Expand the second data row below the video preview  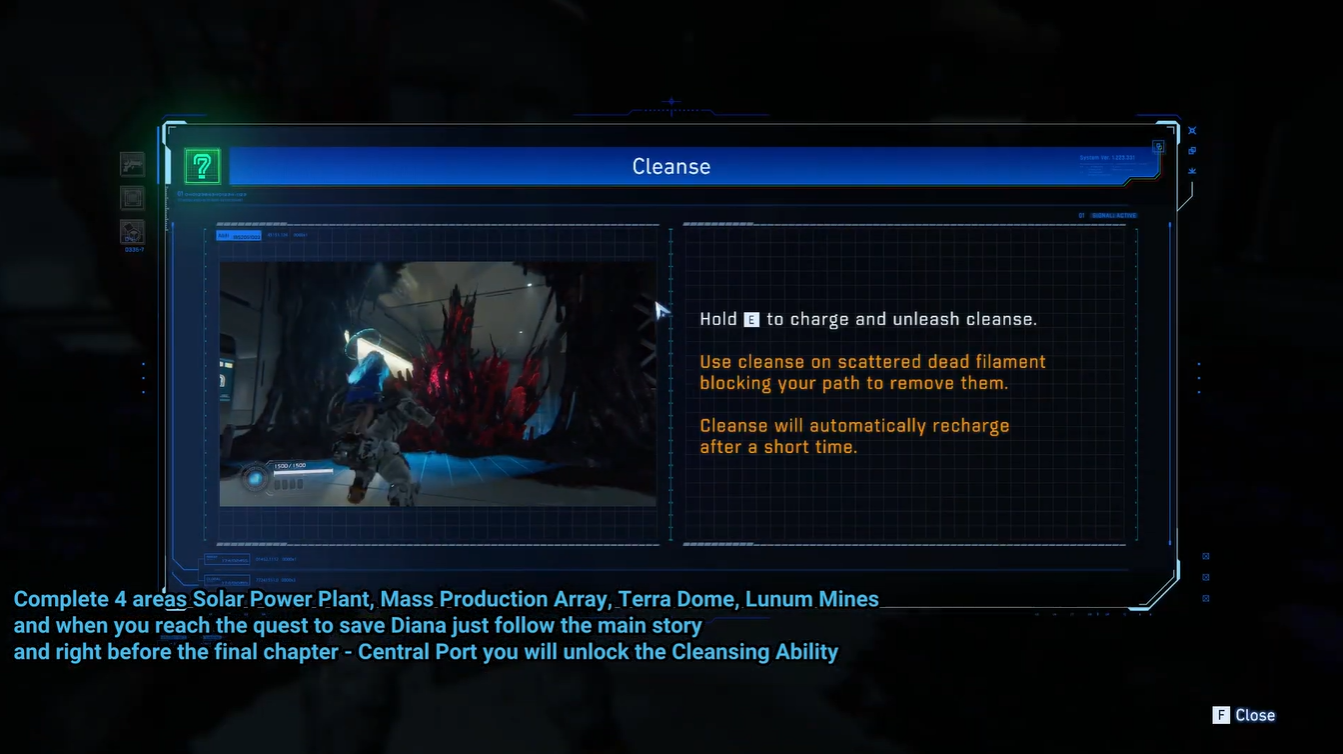tap(227, 580)
